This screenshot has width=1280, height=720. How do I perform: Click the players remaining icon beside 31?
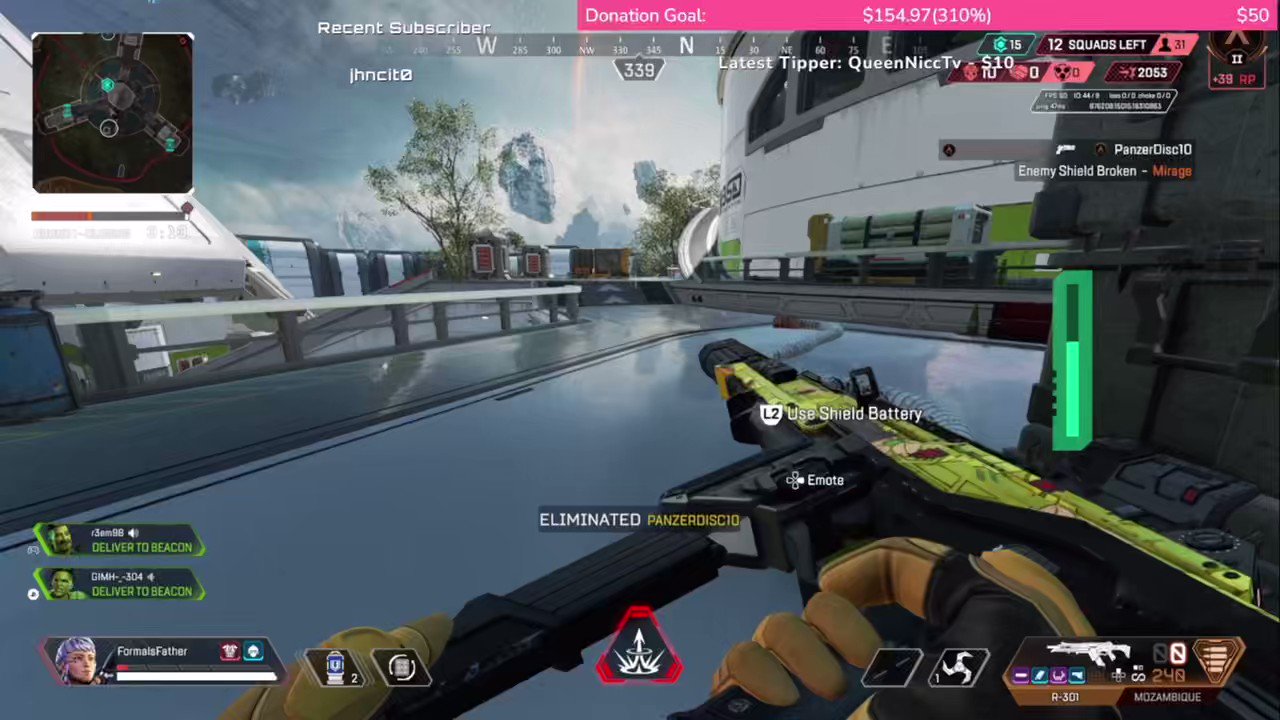pos(1165,45)
